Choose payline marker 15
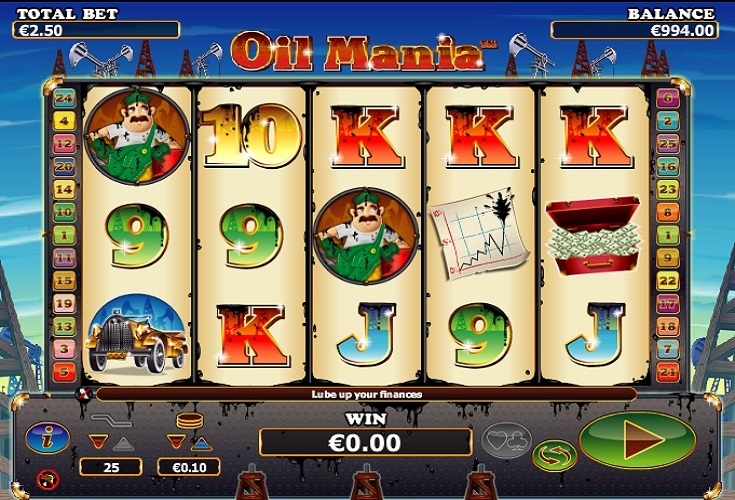The image size is (735, 500). pyautogui.click(x=64, y=281)
